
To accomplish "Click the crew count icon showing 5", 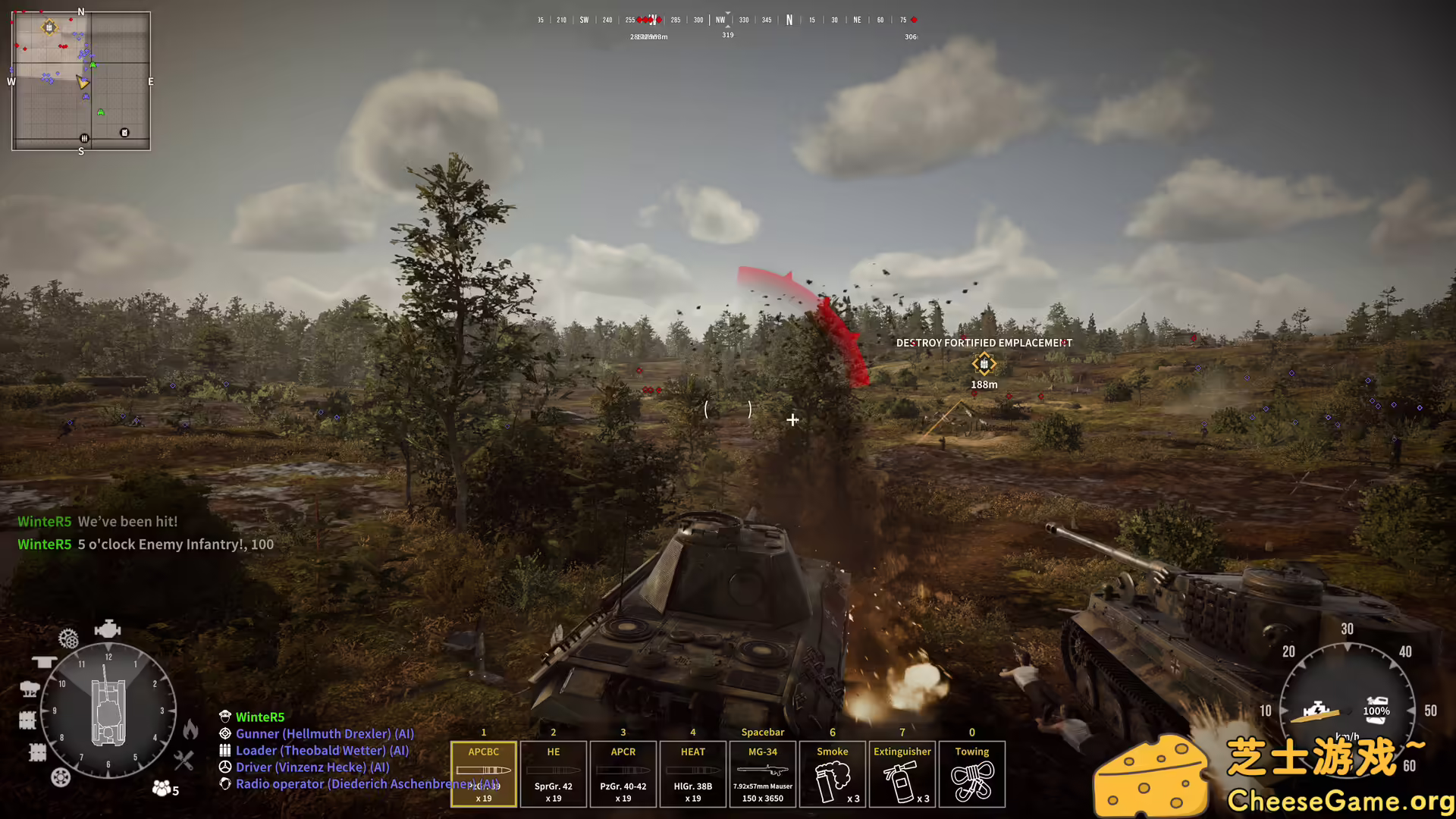I will click(162, 789).
